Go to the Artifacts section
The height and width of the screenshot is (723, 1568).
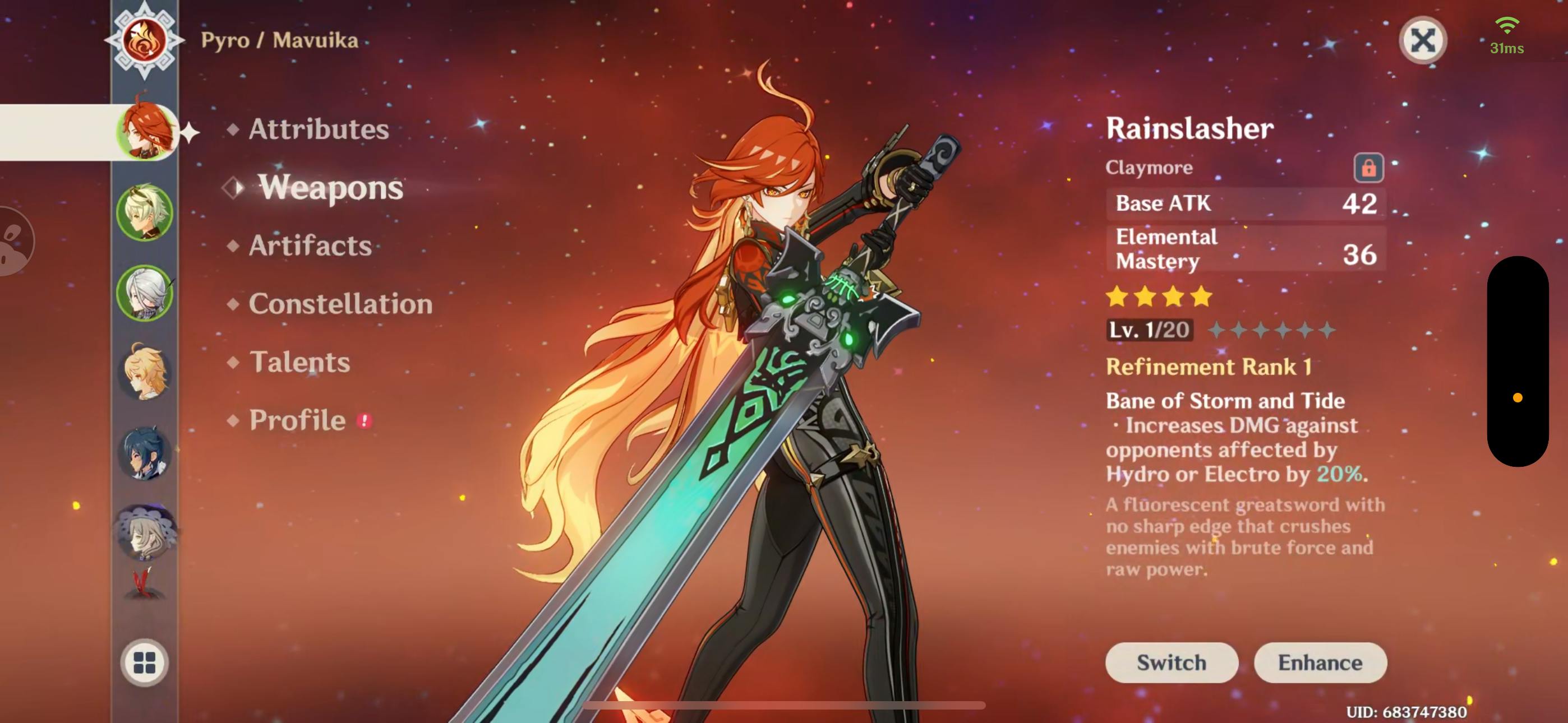click(310, 245)
